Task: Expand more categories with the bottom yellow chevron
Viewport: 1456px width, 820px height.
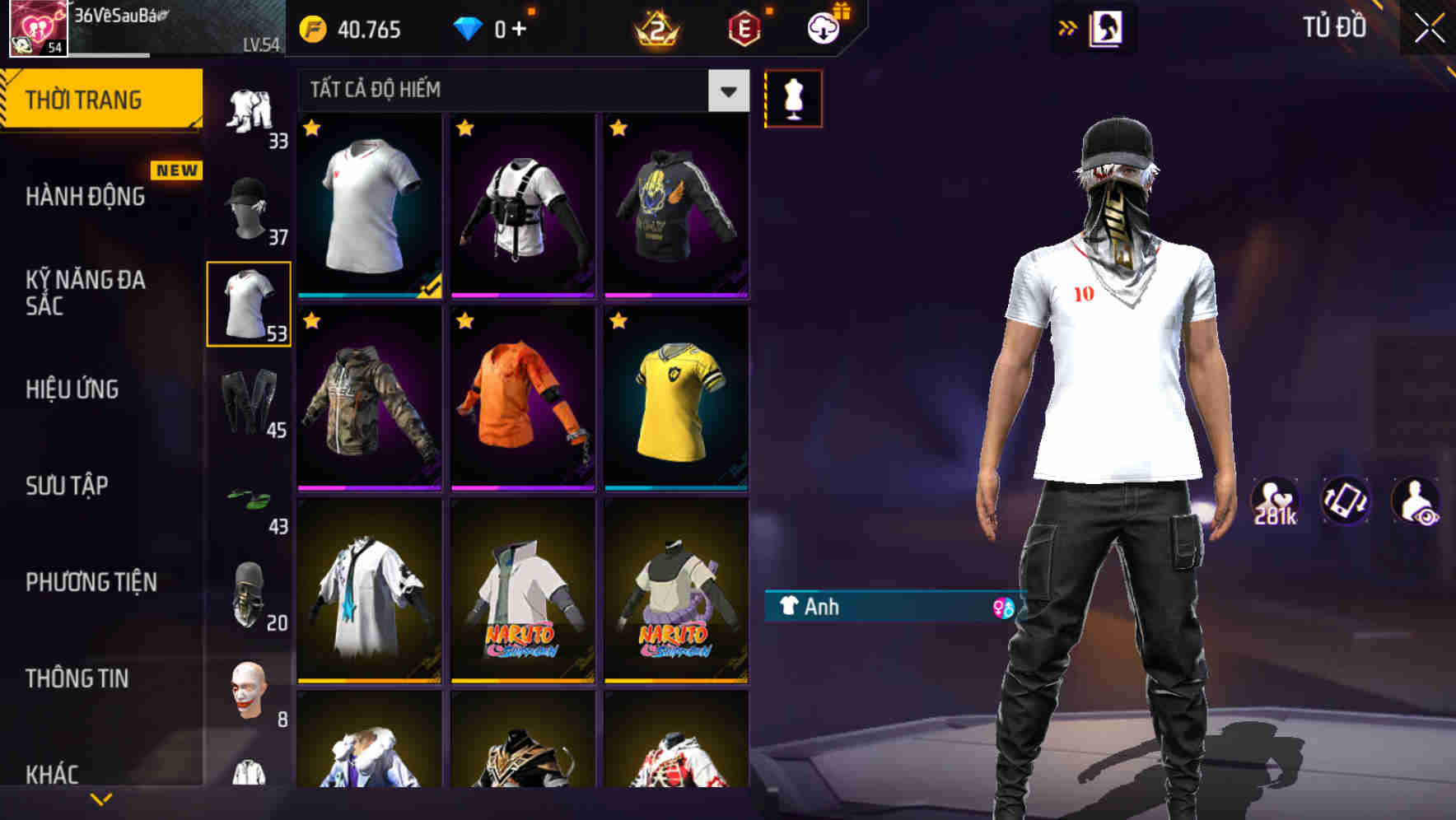Action: tap(101, 798)
